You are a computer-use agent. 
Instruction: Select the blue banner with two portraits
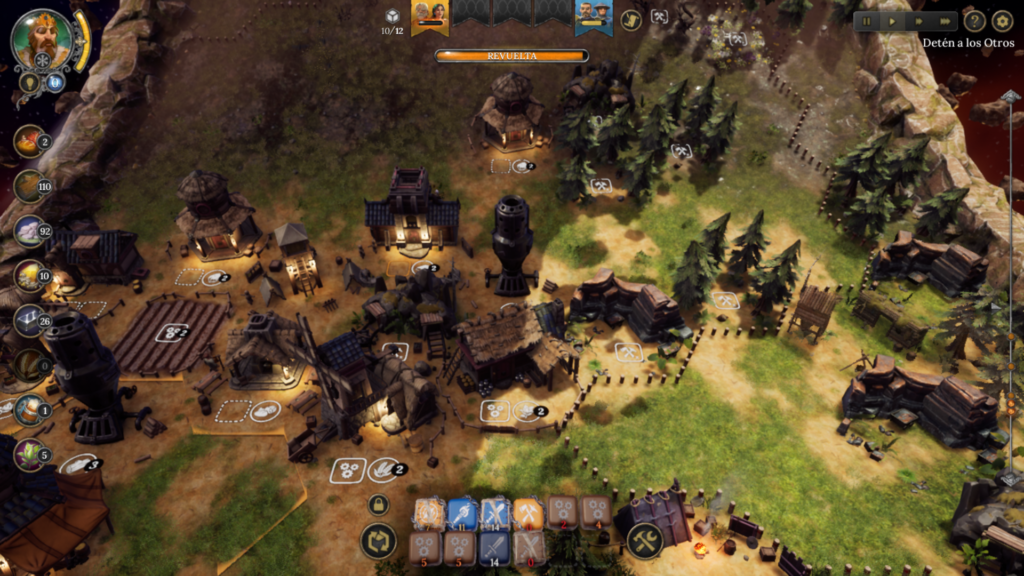(x=593, y=15)
